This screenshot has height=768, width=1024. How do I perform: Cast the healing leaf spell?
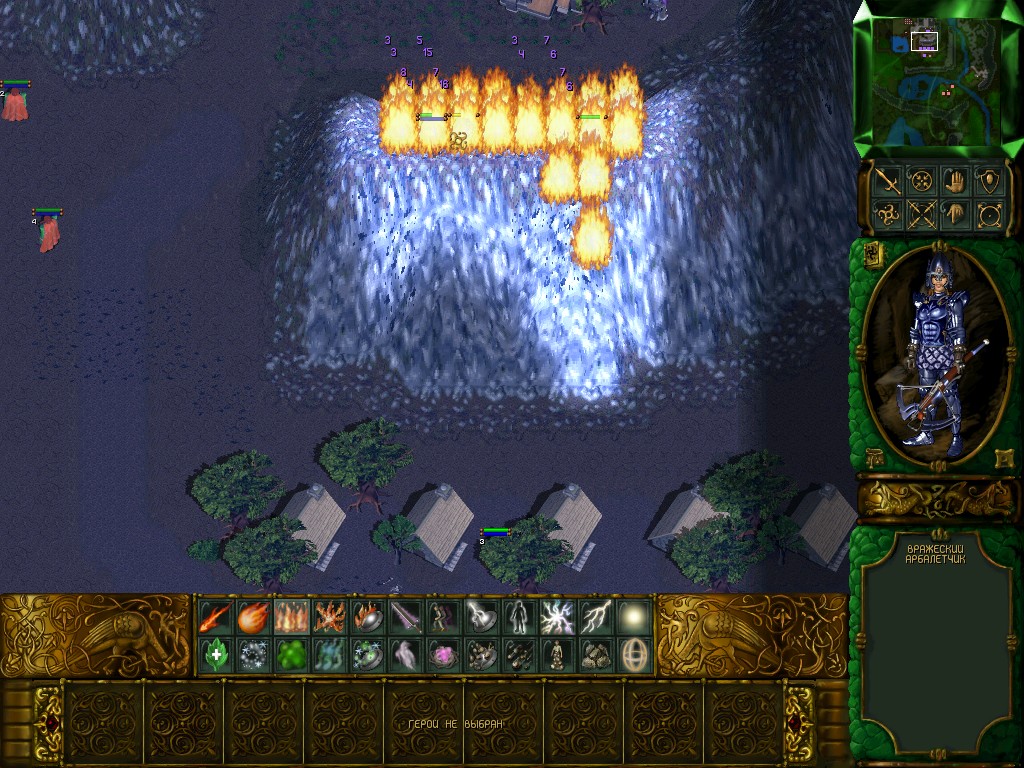tap(215, 655)
